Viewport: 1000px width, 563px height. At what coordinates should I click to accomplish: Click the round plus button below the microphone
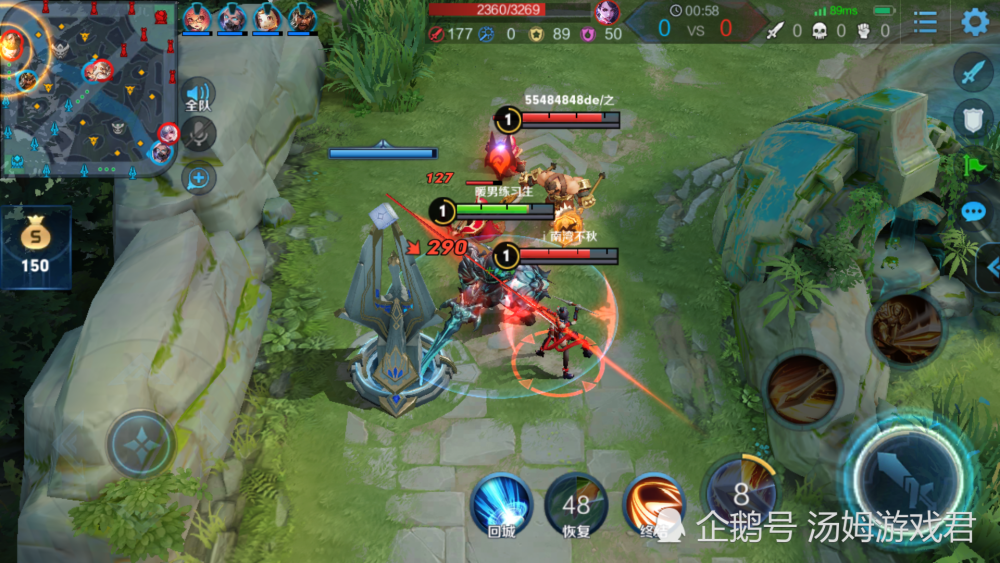pos(199,178)
